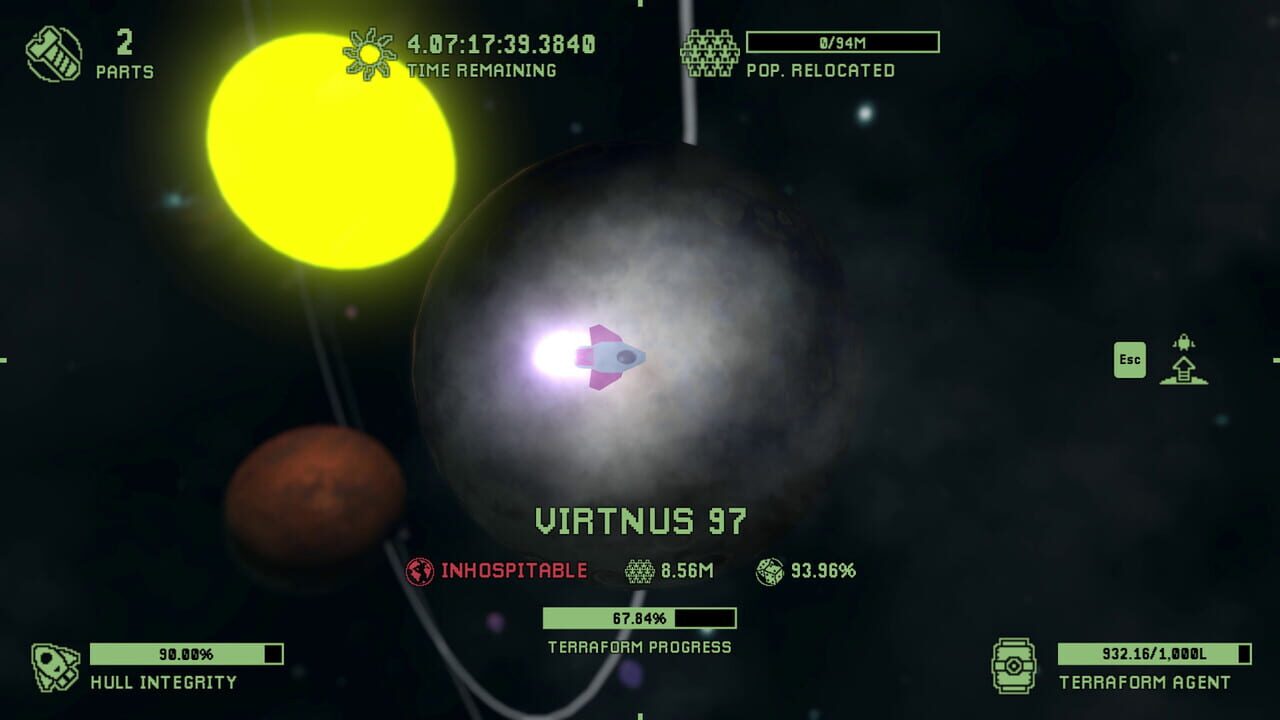Screen dimensions: 1280x720
Task: Select the population crowd icon near Pop. Relocated
Action: 710,50
